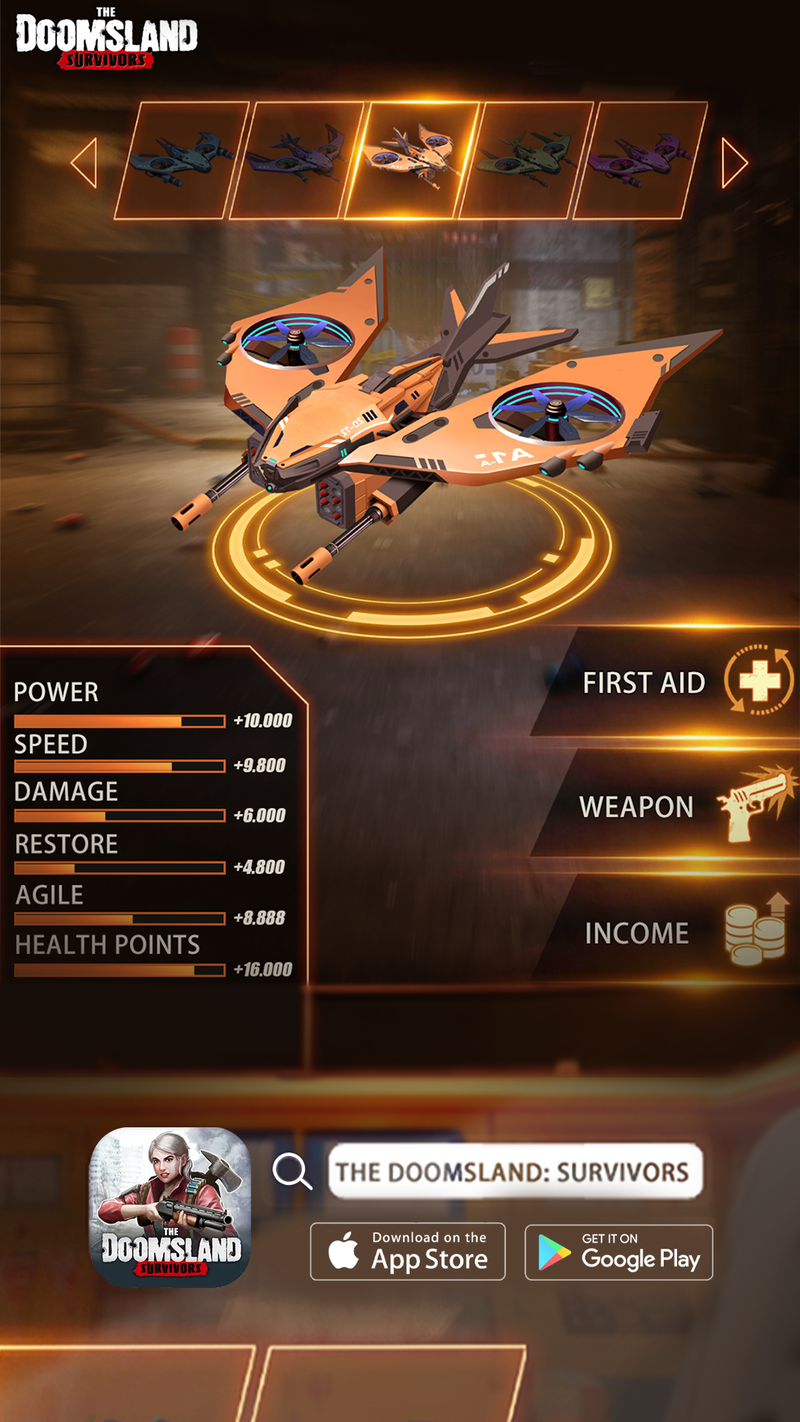Click the magnifying glass search icon

coord(292,1170)
